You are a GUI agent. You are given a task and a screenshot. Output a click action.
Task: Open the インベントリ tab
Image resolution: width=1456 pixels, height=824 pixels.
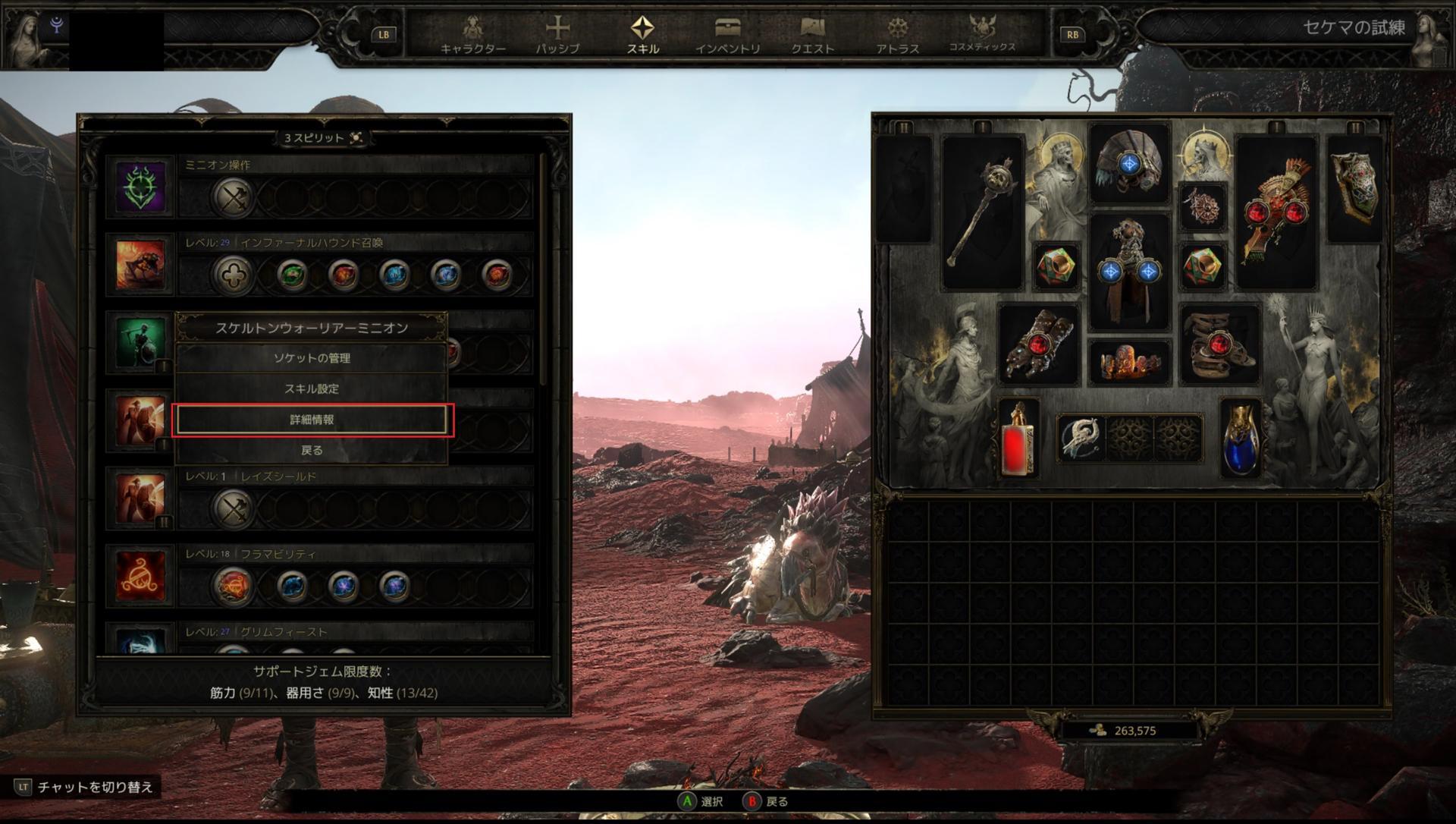727,36
